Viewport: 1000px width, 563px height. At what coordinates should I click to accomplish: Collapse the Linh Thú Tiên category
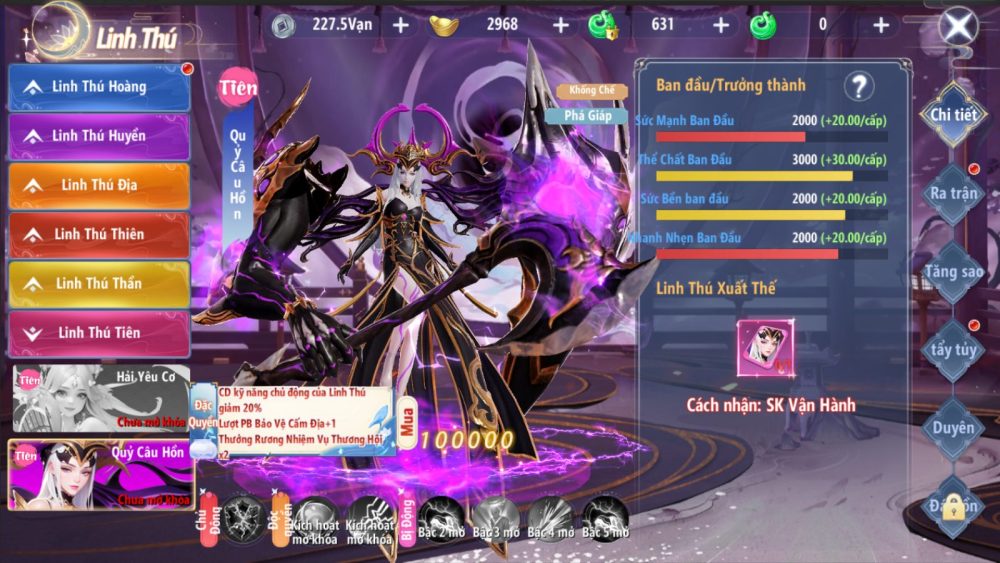(x=99, y=332)
